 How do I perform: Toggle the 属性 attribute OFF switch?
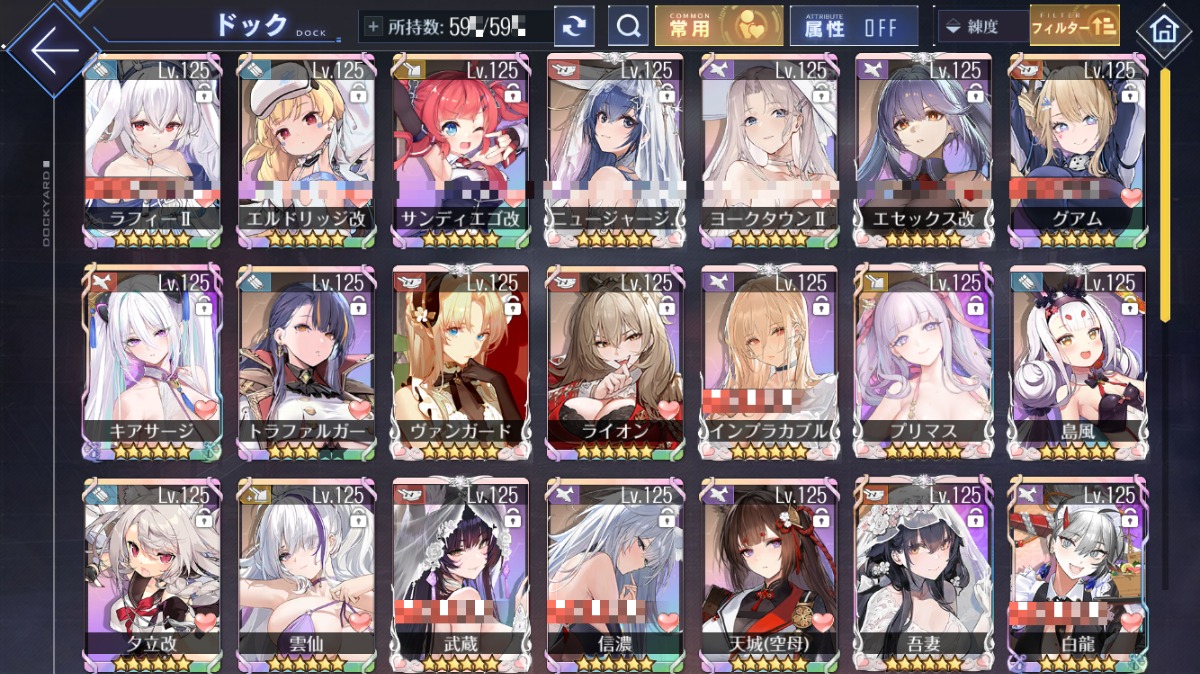pos(853,27)
